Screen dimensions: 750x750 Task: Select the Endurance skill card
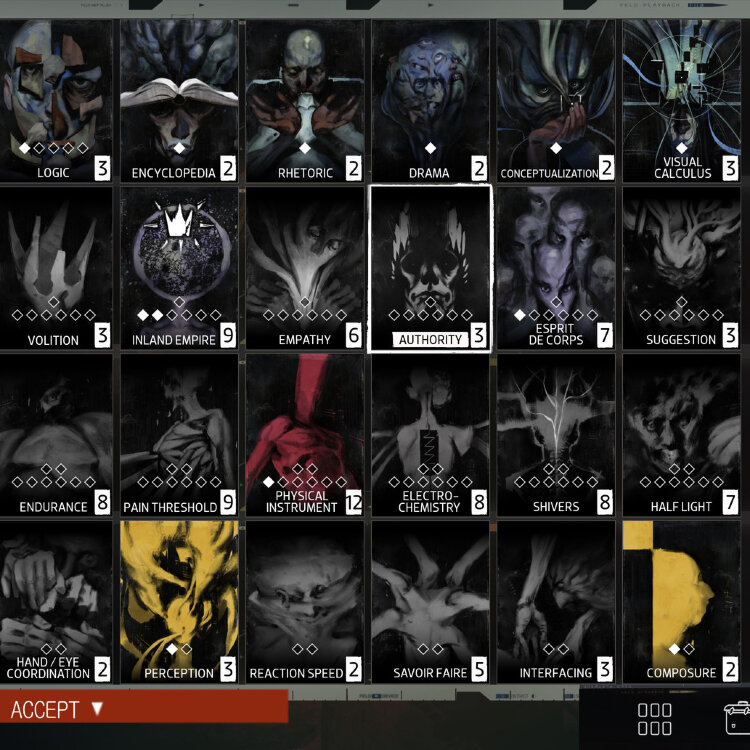tap(55, 435)
